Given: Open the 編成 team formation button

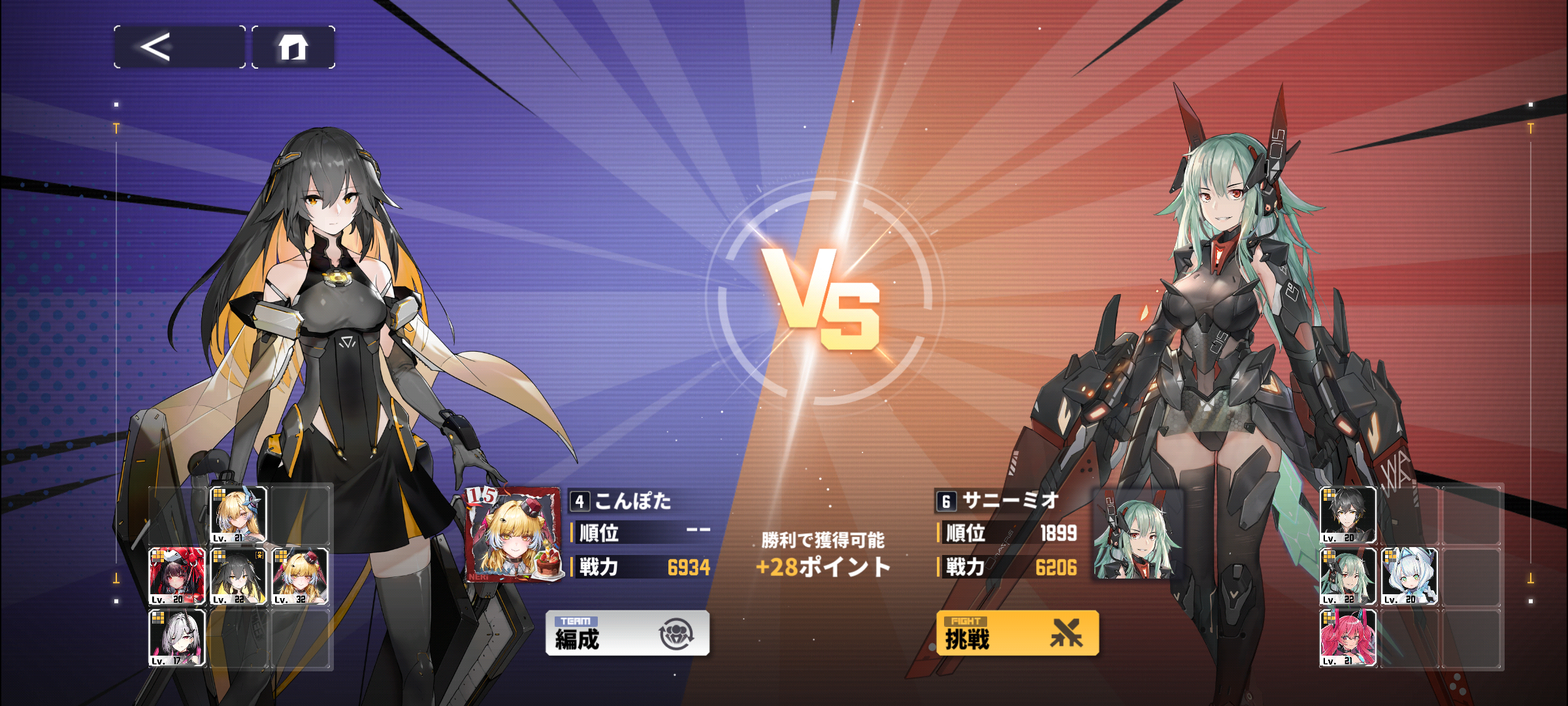Looking at the screenshot, I should (627, 633).
